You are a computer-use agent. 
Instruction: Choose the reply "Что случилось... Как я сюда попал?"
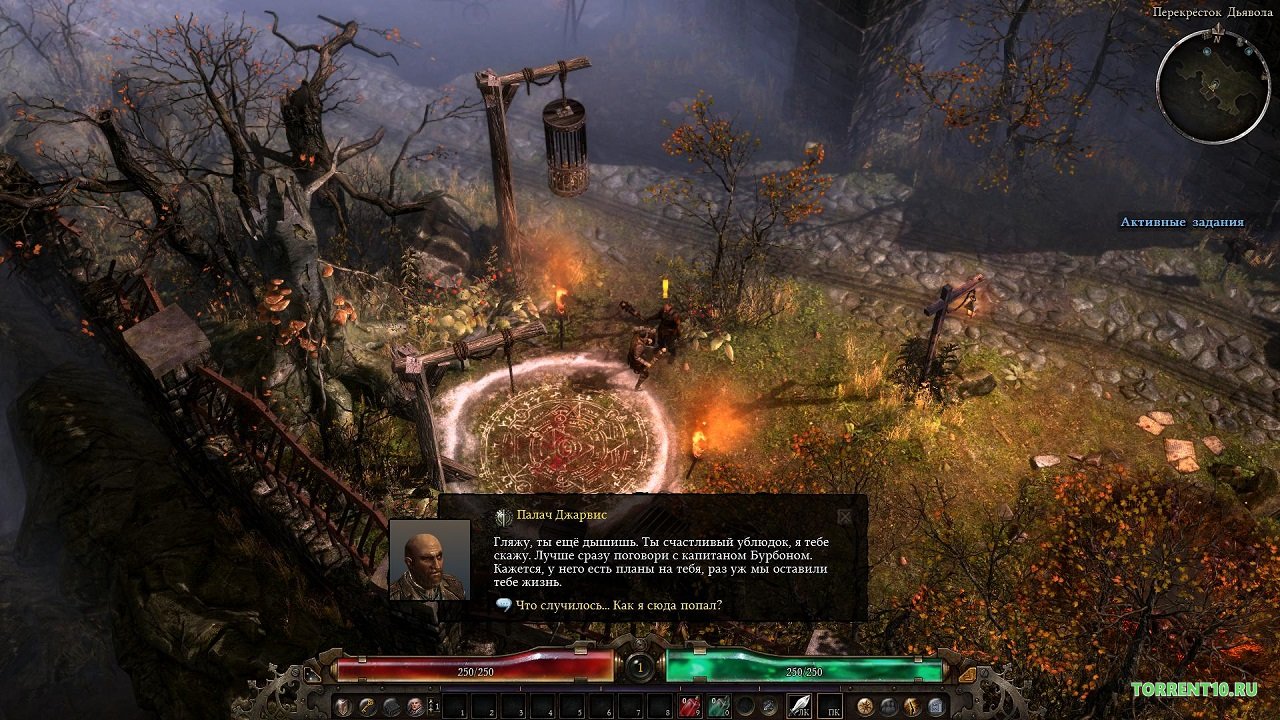click(609, 605)
